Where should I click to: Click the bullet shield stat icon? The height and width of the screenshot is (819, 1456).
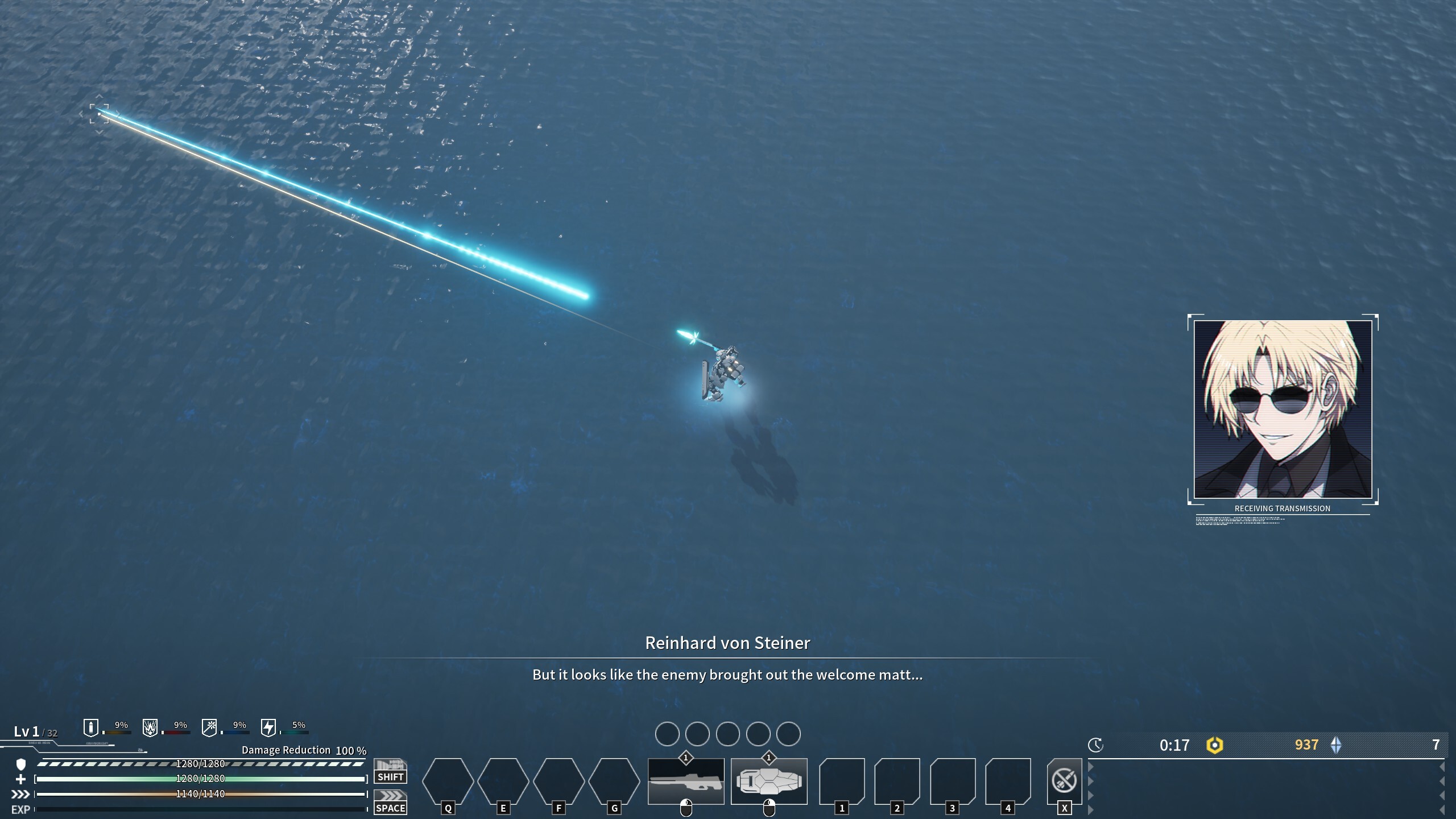(91, 727)
